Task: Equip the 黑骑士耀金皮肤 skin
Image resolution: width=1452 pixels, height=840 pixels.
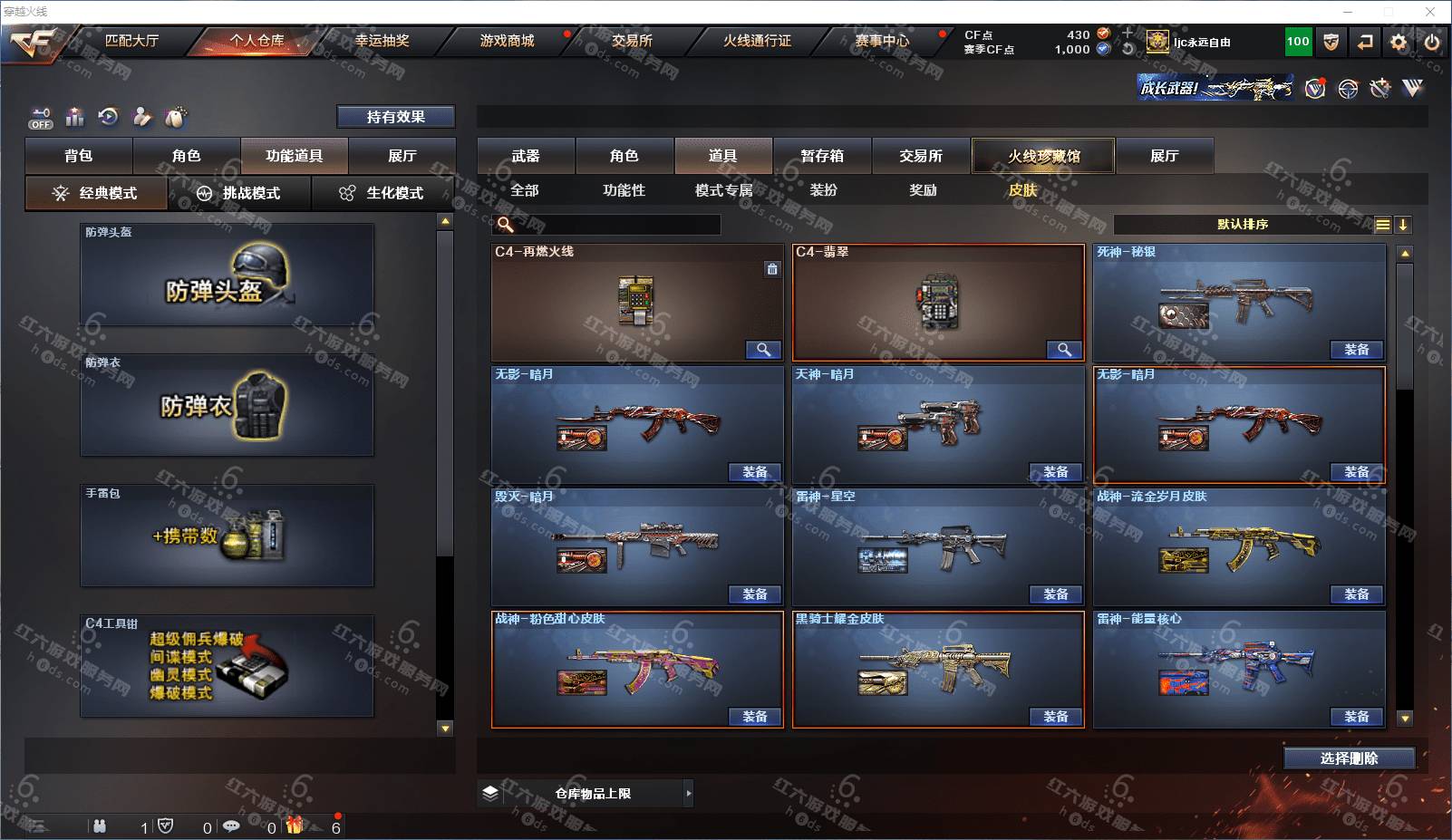Action: 1055,717
